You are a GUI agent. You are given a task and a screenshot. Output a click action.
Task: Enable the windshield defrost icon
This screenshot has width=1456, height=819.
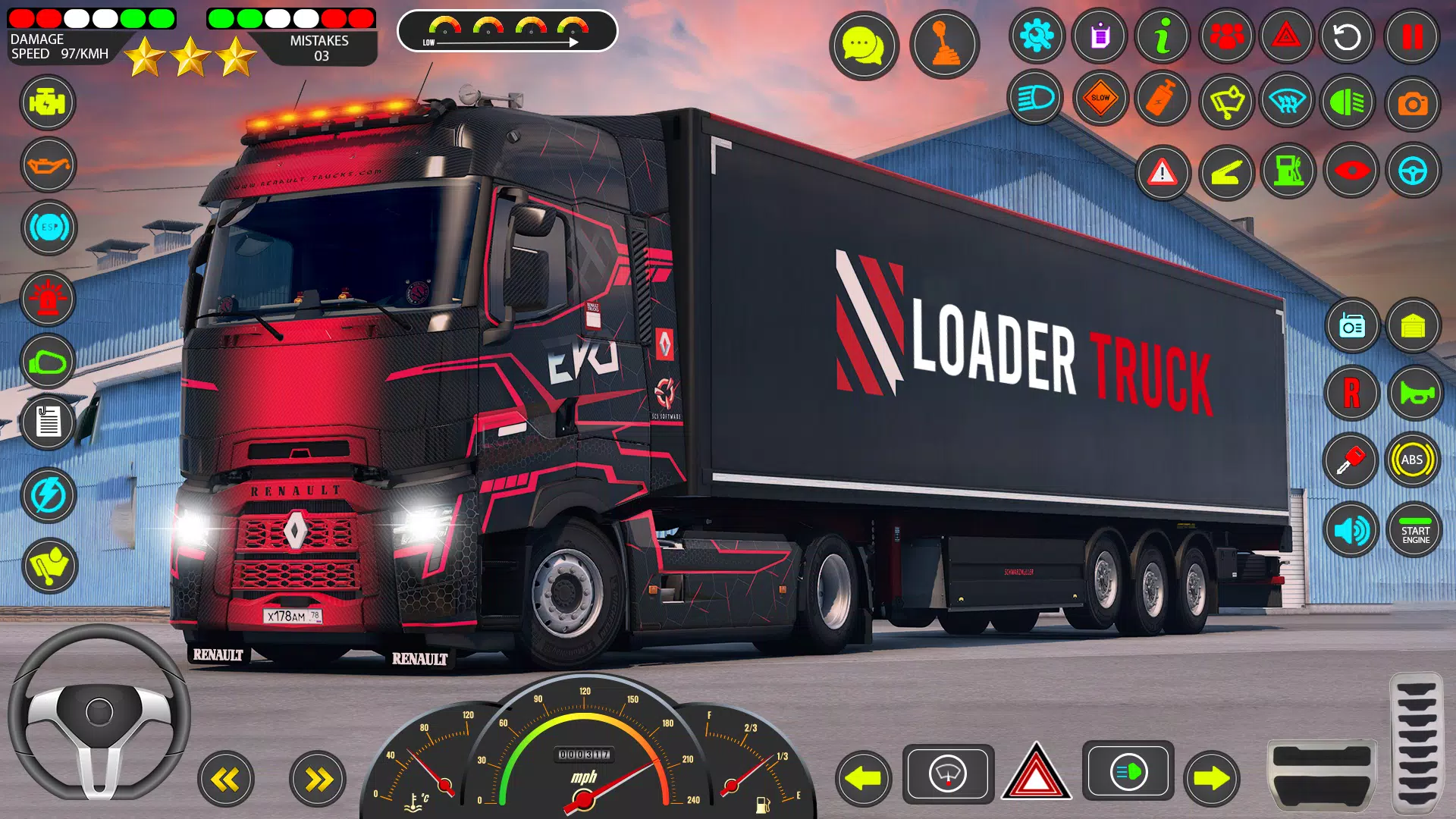[x=1288, y=99]
